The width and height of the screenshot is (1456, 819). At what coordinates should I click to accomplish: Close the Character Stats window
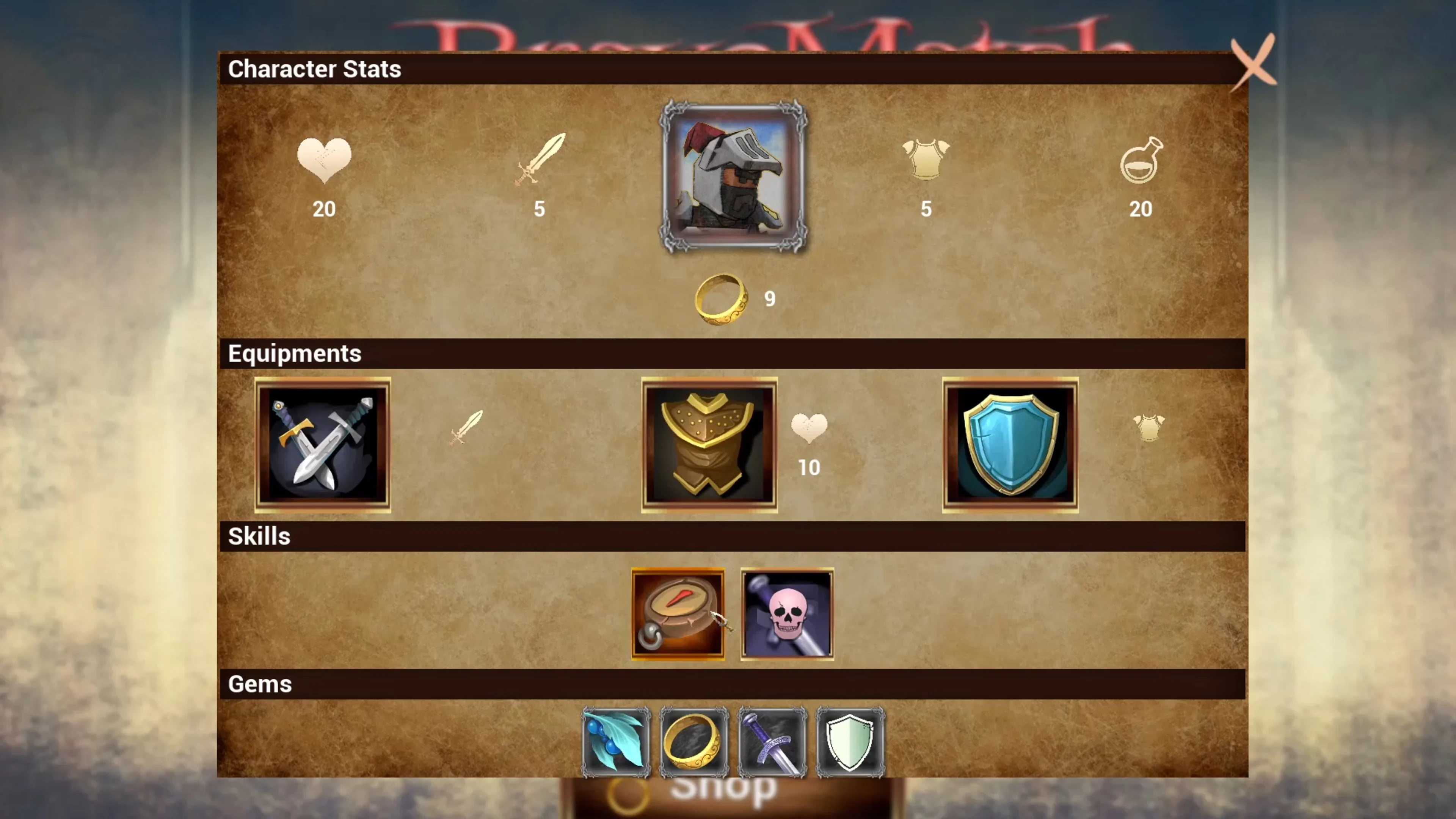1254,64
